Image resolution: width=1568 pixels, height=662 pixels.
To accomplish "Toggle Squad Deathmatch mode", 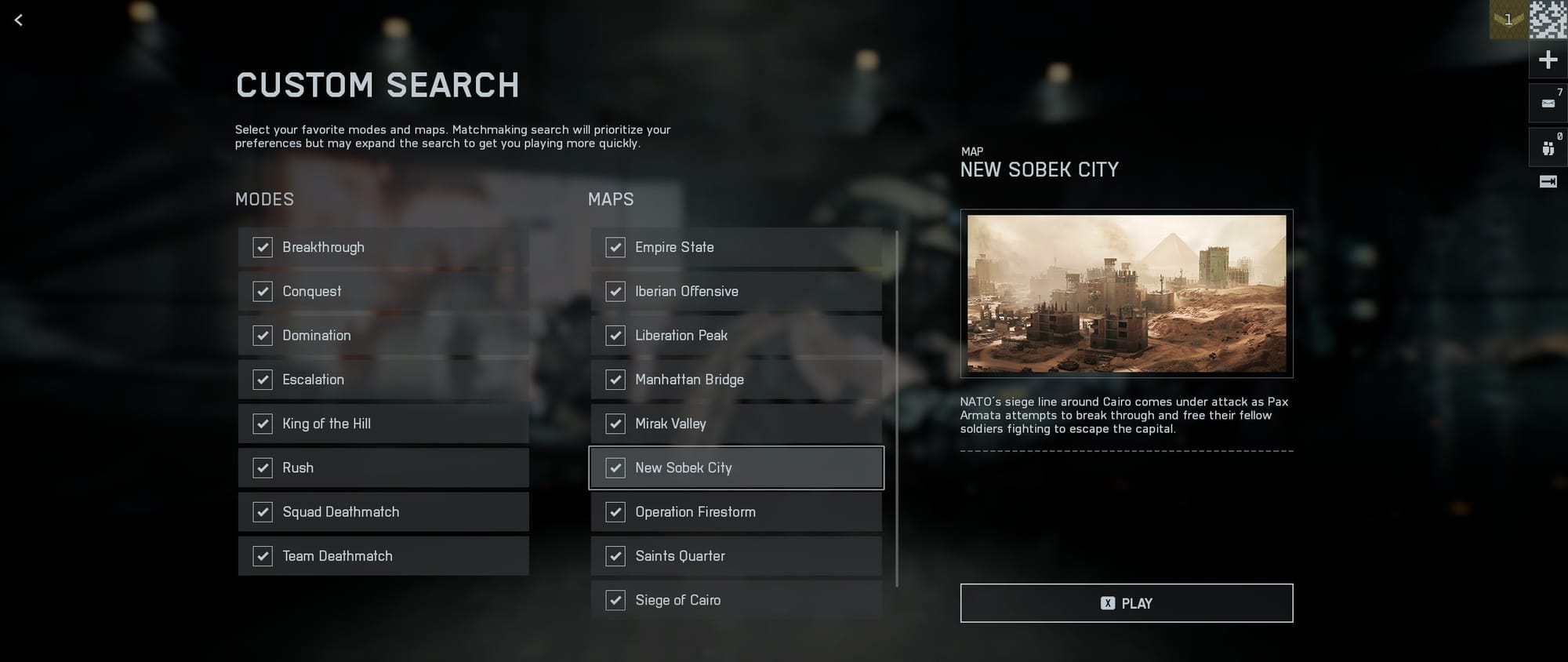I will pos(263,512).
